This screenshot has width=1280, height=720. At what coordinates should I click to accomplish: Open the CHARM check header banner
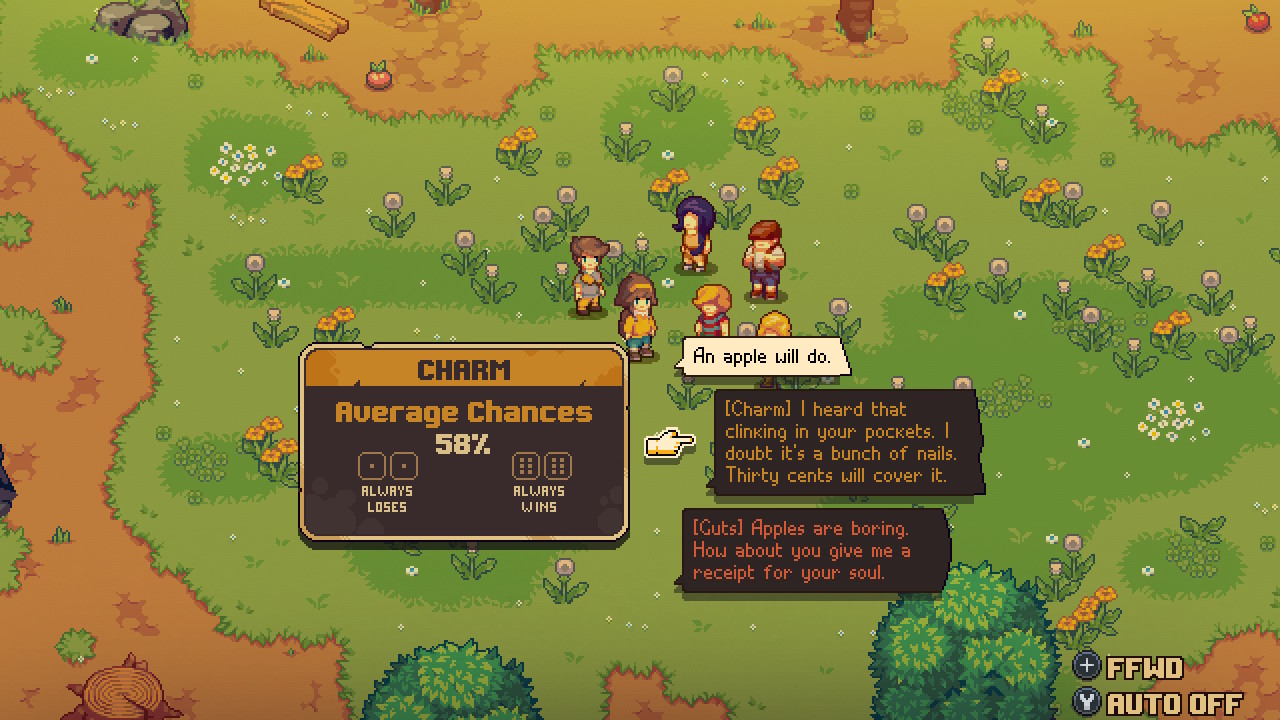463,369
